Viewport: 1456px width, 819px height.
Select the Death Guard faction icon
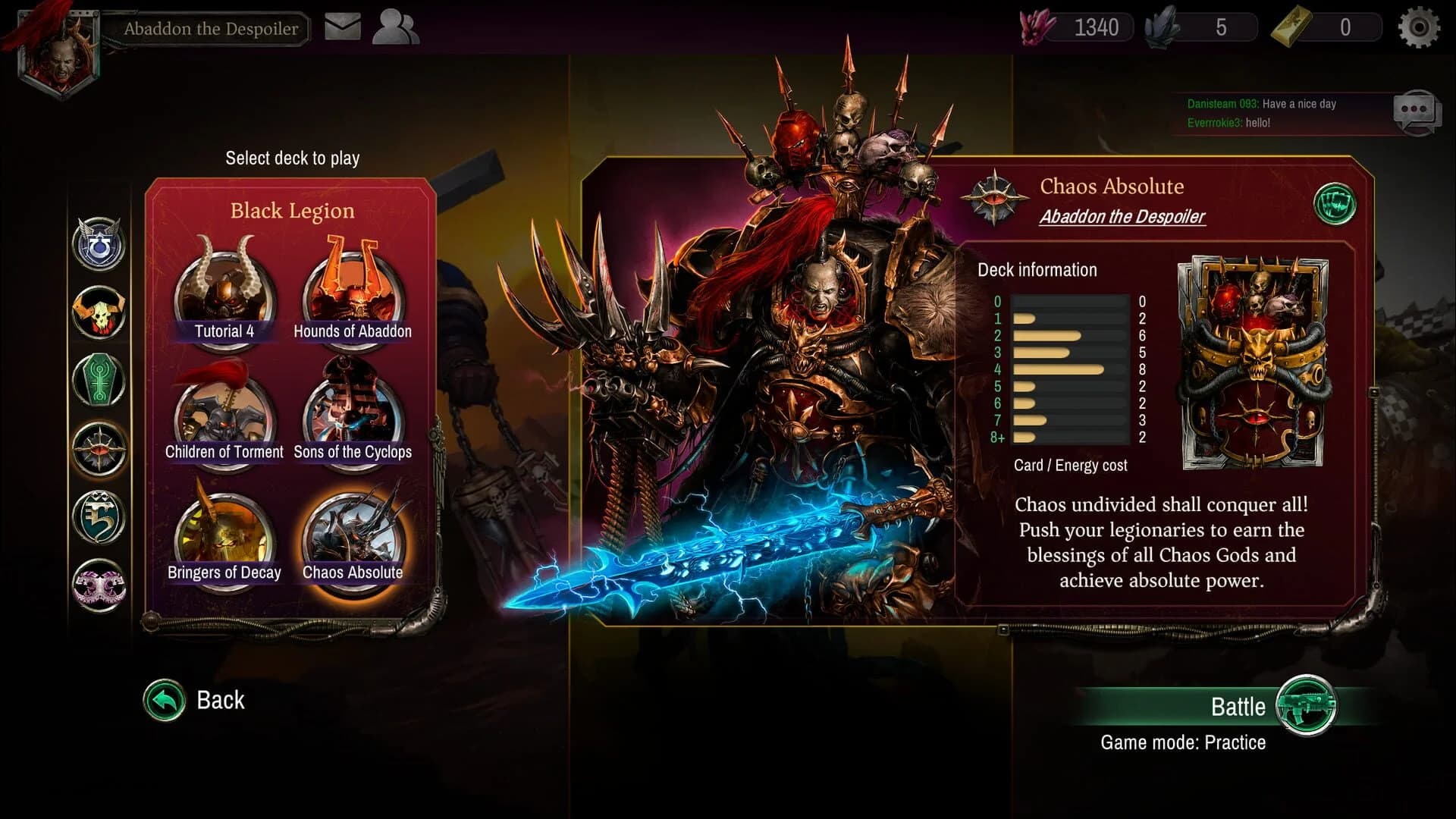(100, 516)
